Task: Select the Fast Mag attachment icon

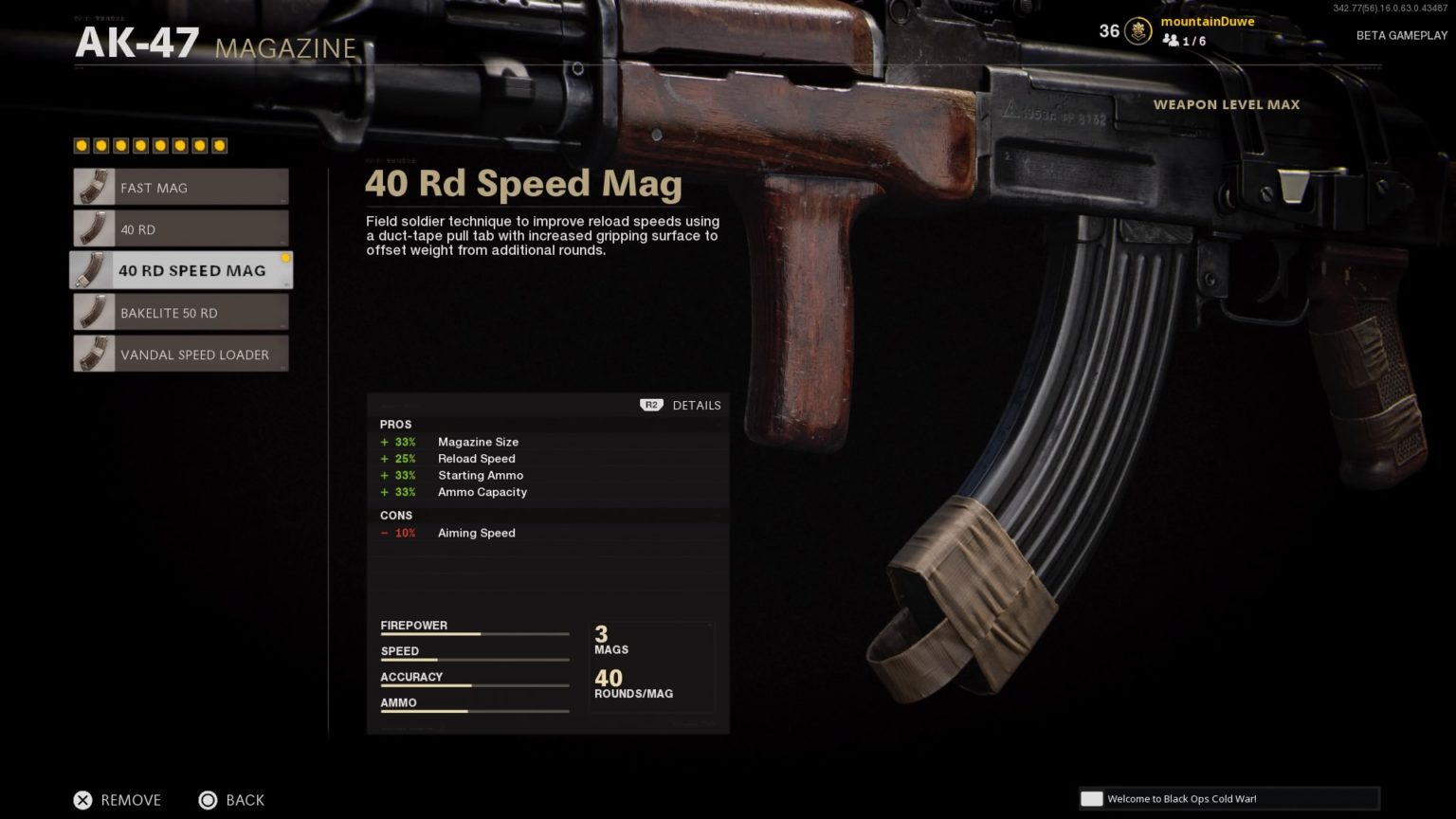Action: (93, 187)
